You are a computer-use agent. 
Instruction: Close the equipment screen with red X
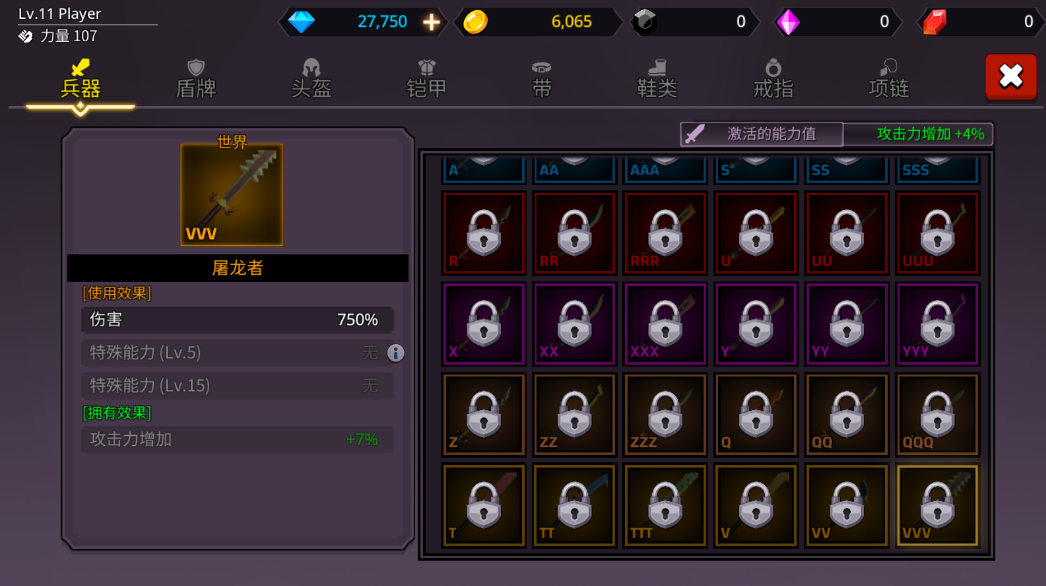1011,77
